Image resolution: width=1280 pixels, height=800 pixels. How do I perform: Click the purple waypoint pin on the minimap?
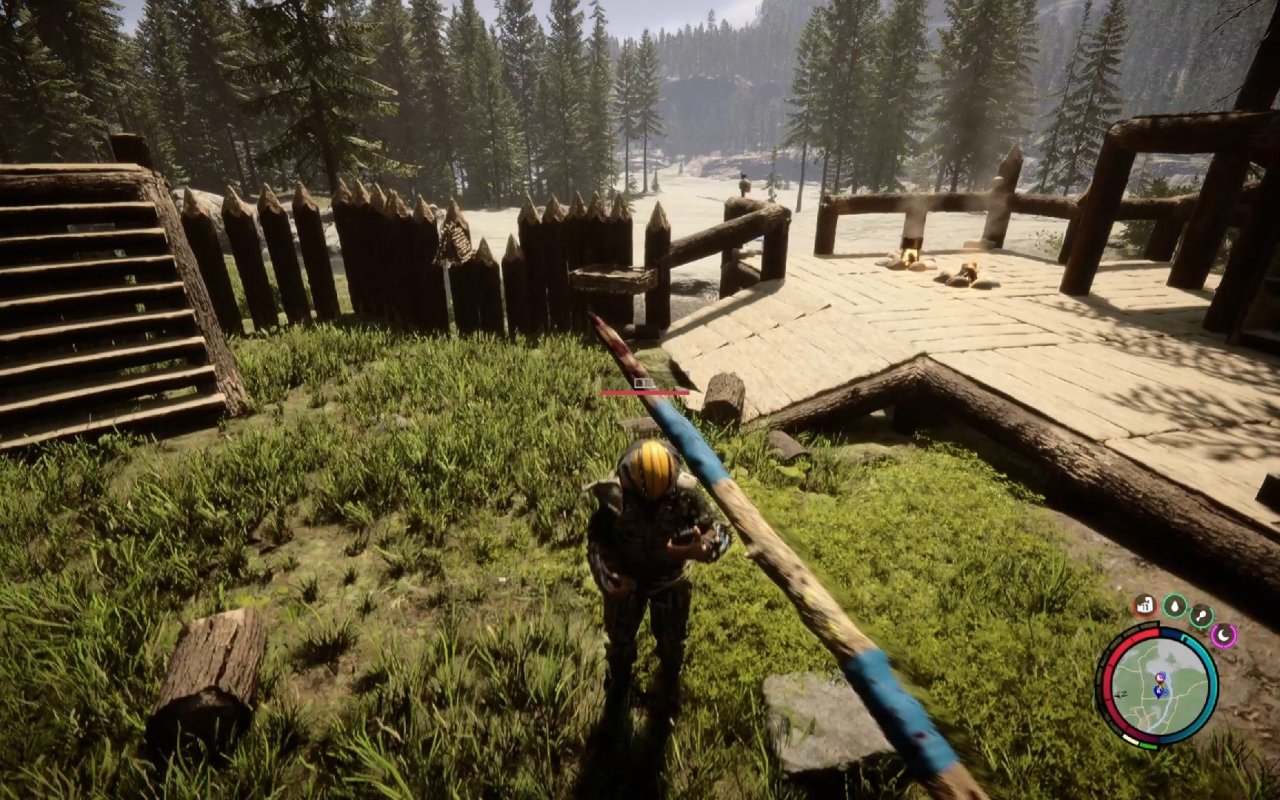1160,676
